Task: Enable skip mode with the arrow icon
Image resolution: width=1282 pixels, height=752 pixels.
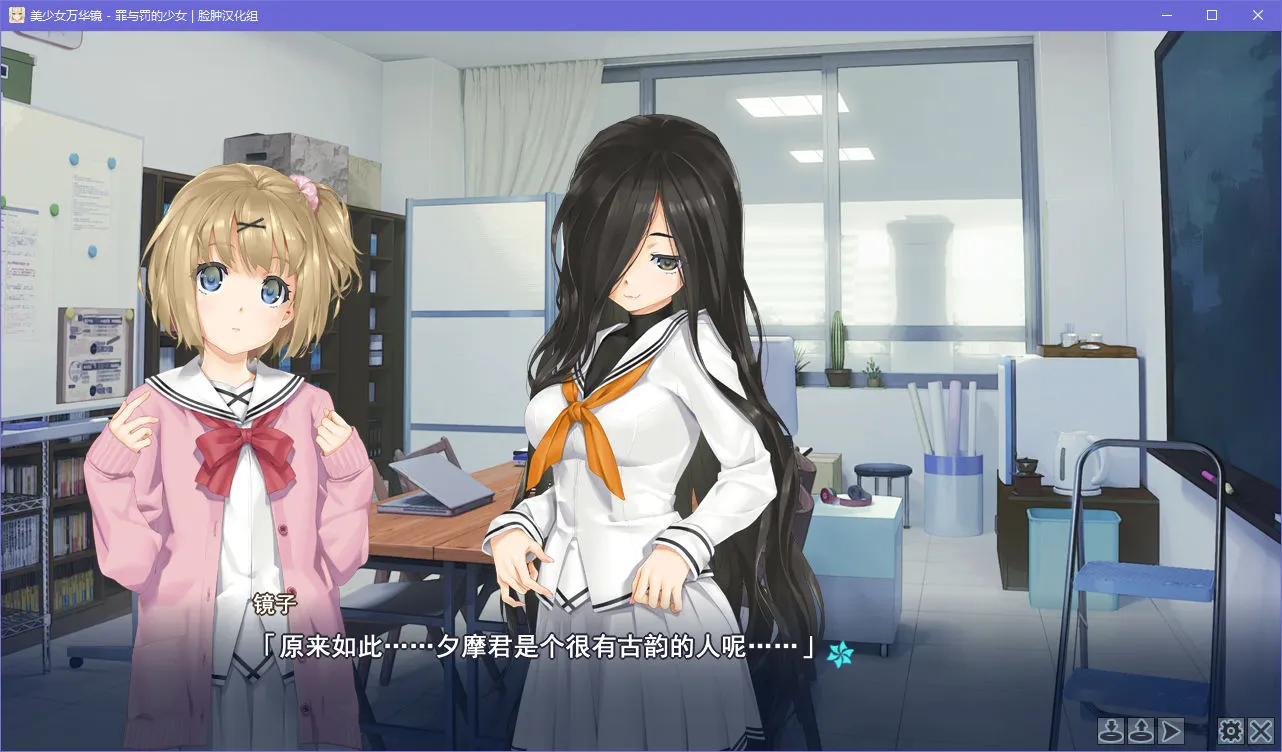Action: point(1170,730)
